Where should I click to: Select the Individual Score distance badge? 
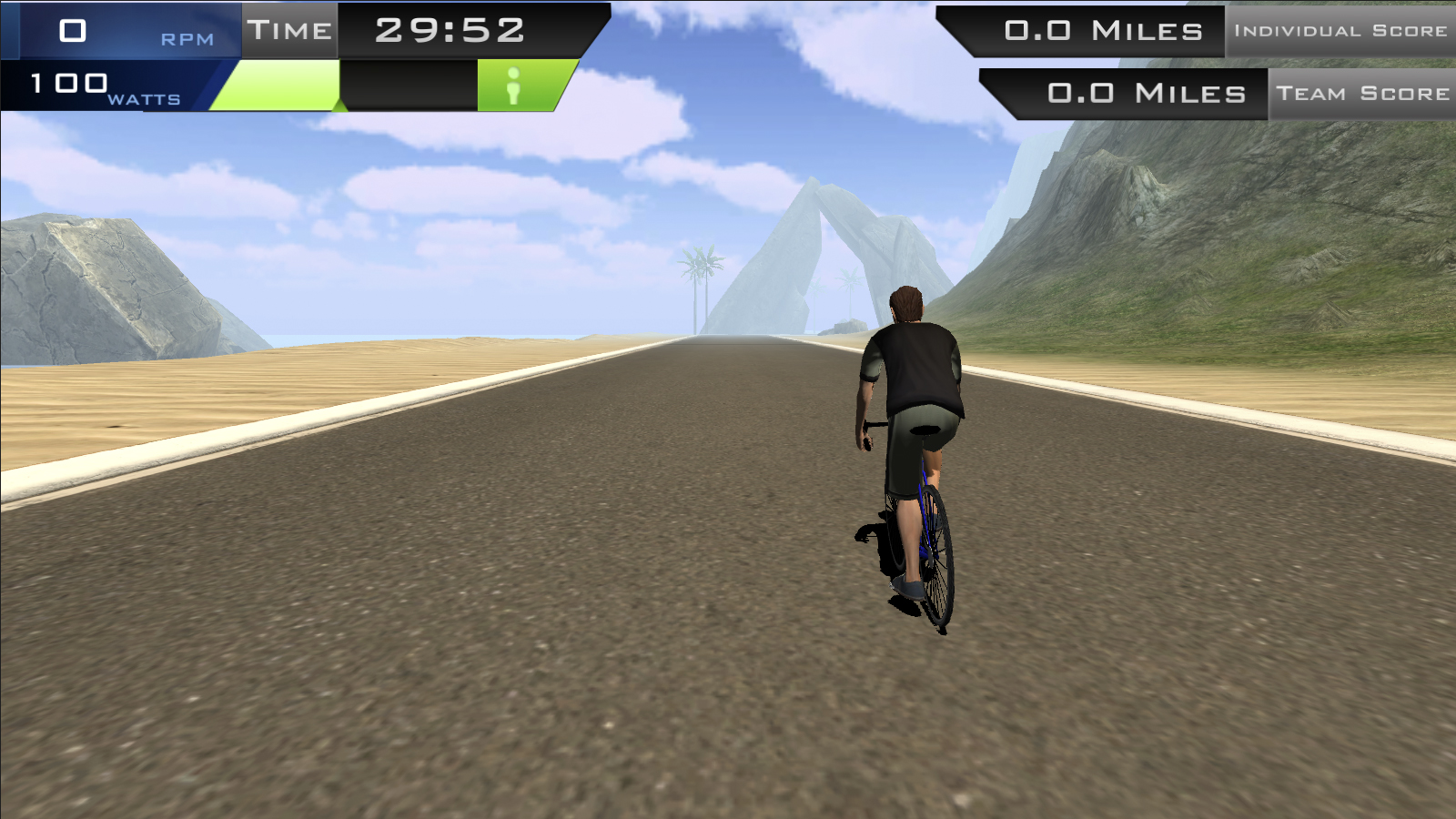(1342, 29)
